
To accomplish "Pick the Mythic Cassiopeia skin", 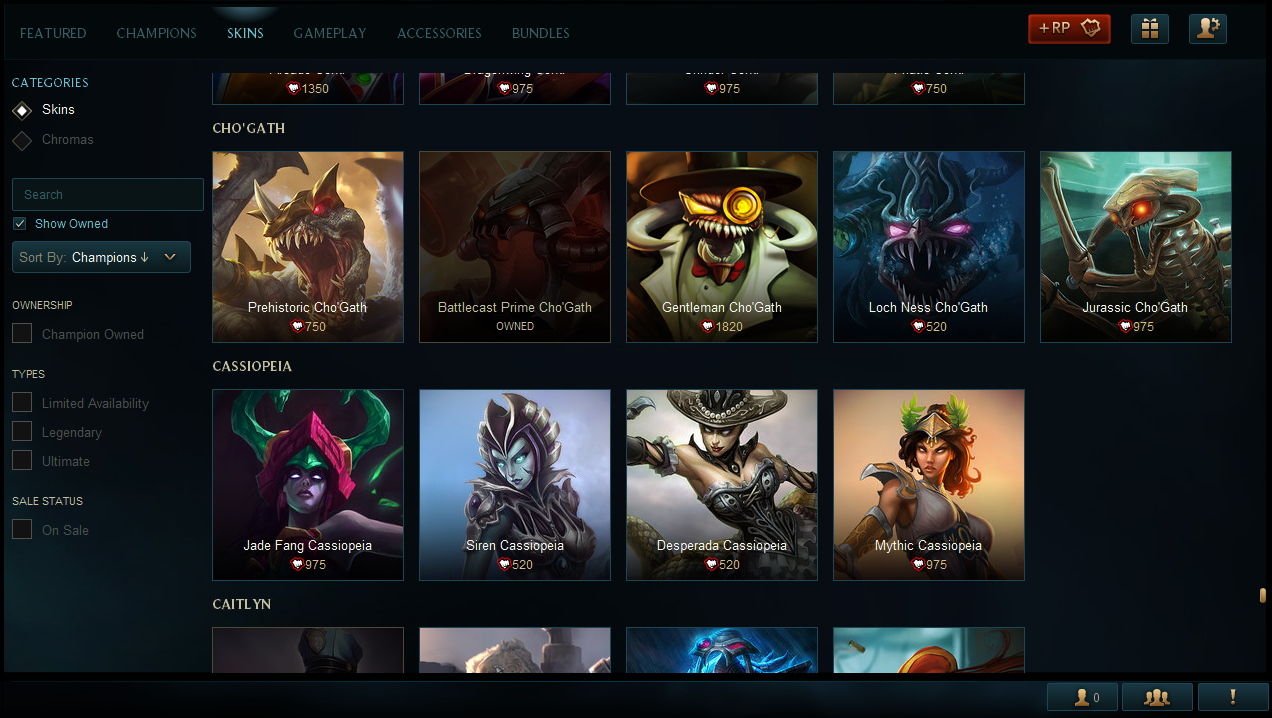I will tap(928, 484).
